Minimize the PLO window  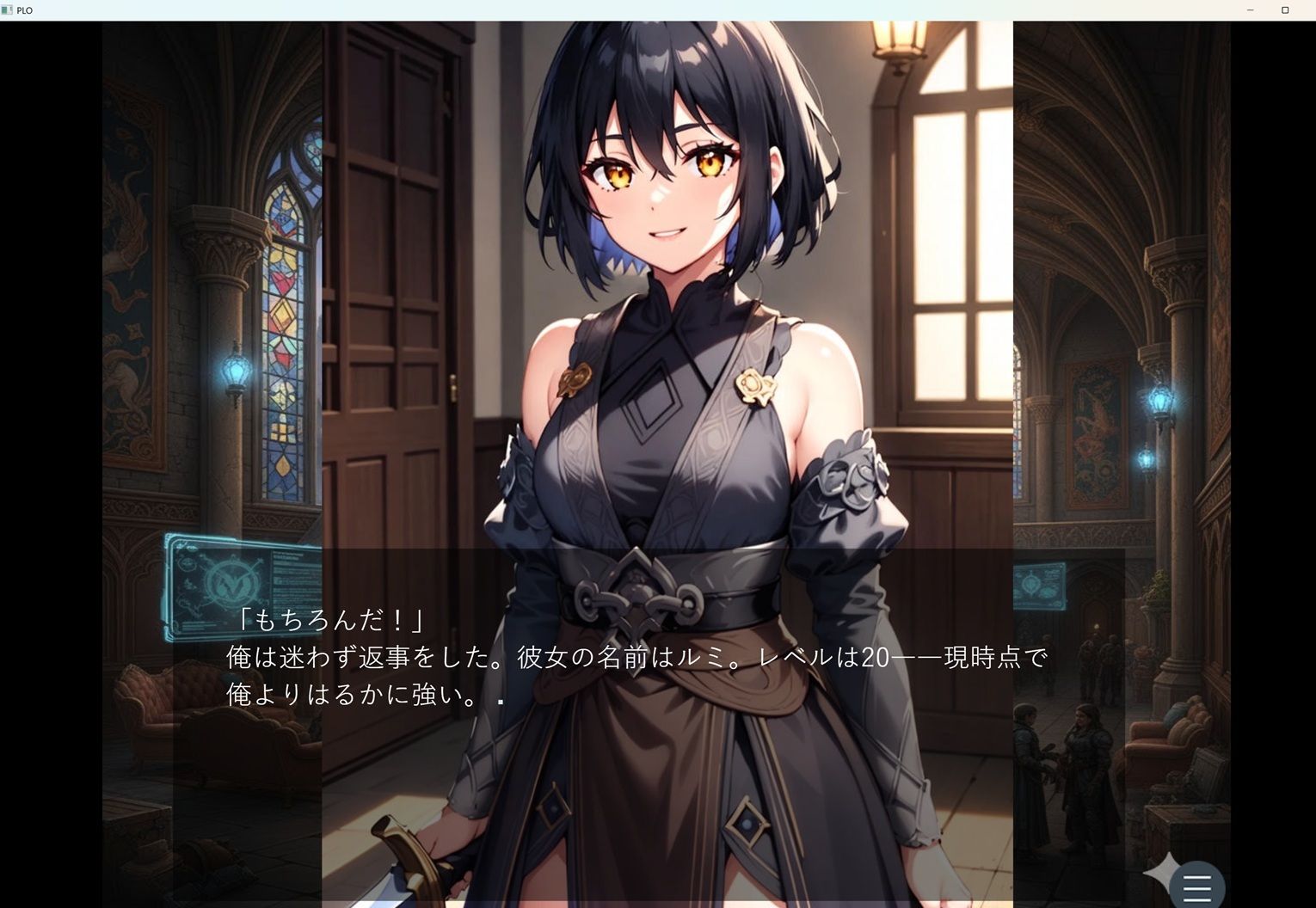click(x=1249, y=9)
